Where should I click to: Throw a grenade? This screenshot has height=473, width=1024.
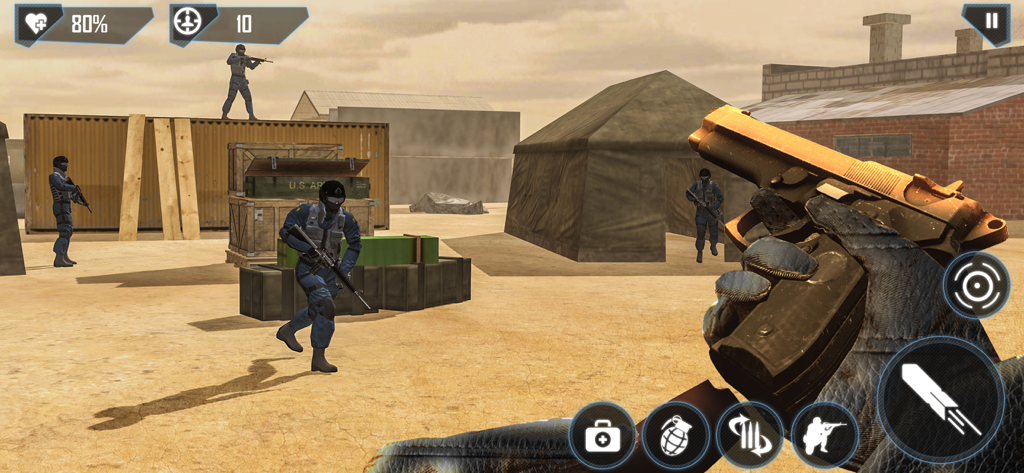[676, 436]
